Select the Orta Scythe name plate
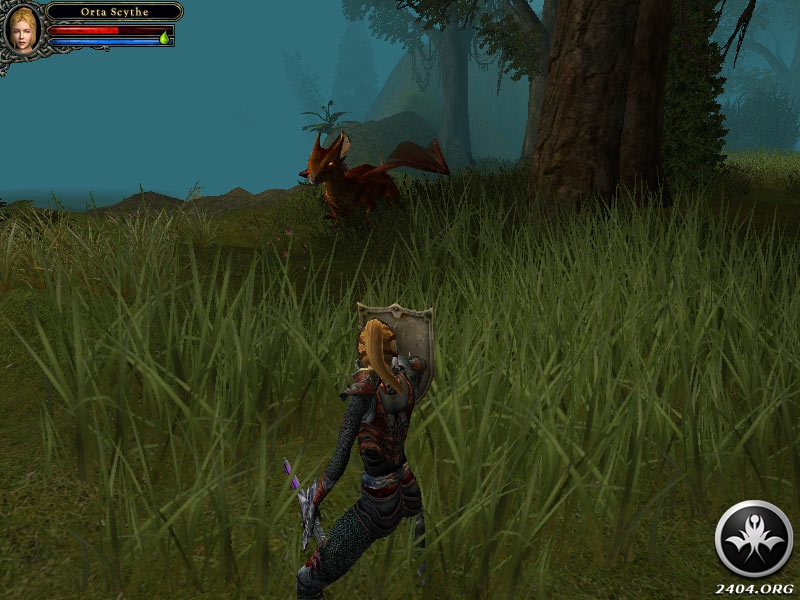The height and width of the screenshot is (600, 800). 113,12
